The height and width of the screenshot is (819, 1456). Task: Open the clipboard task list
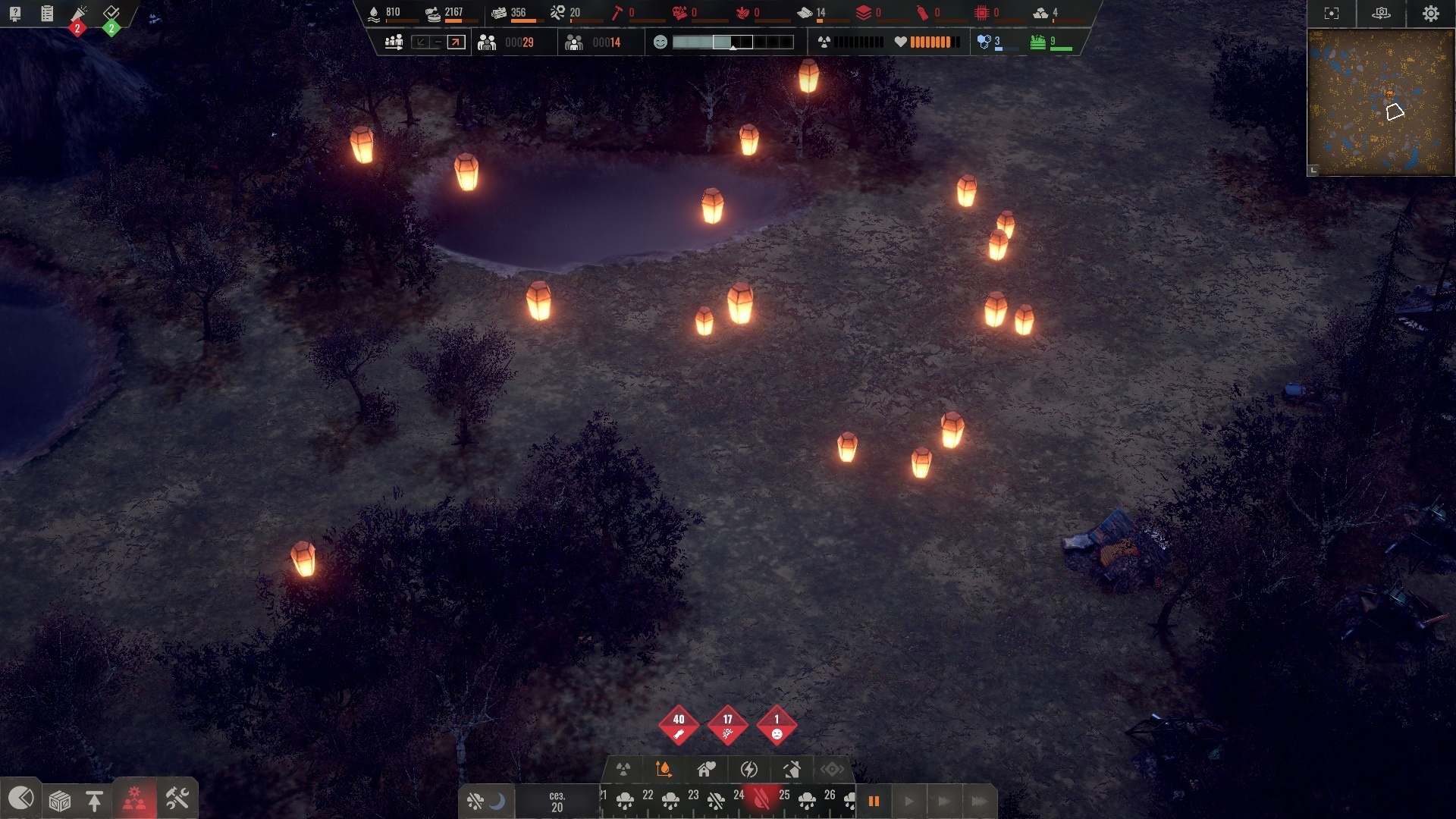coord(47,13)
